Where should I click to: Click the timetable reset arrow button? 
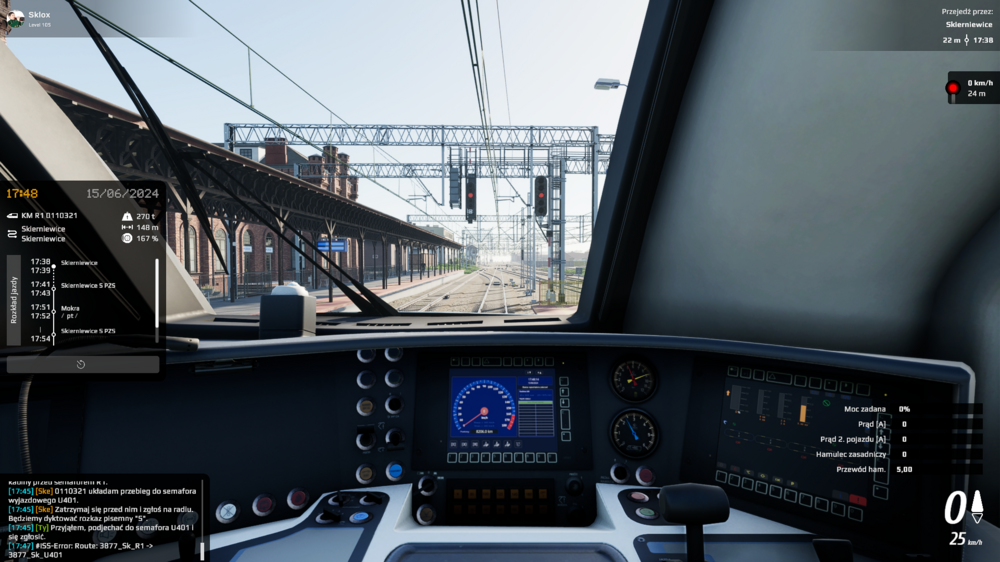pos(82,365)
